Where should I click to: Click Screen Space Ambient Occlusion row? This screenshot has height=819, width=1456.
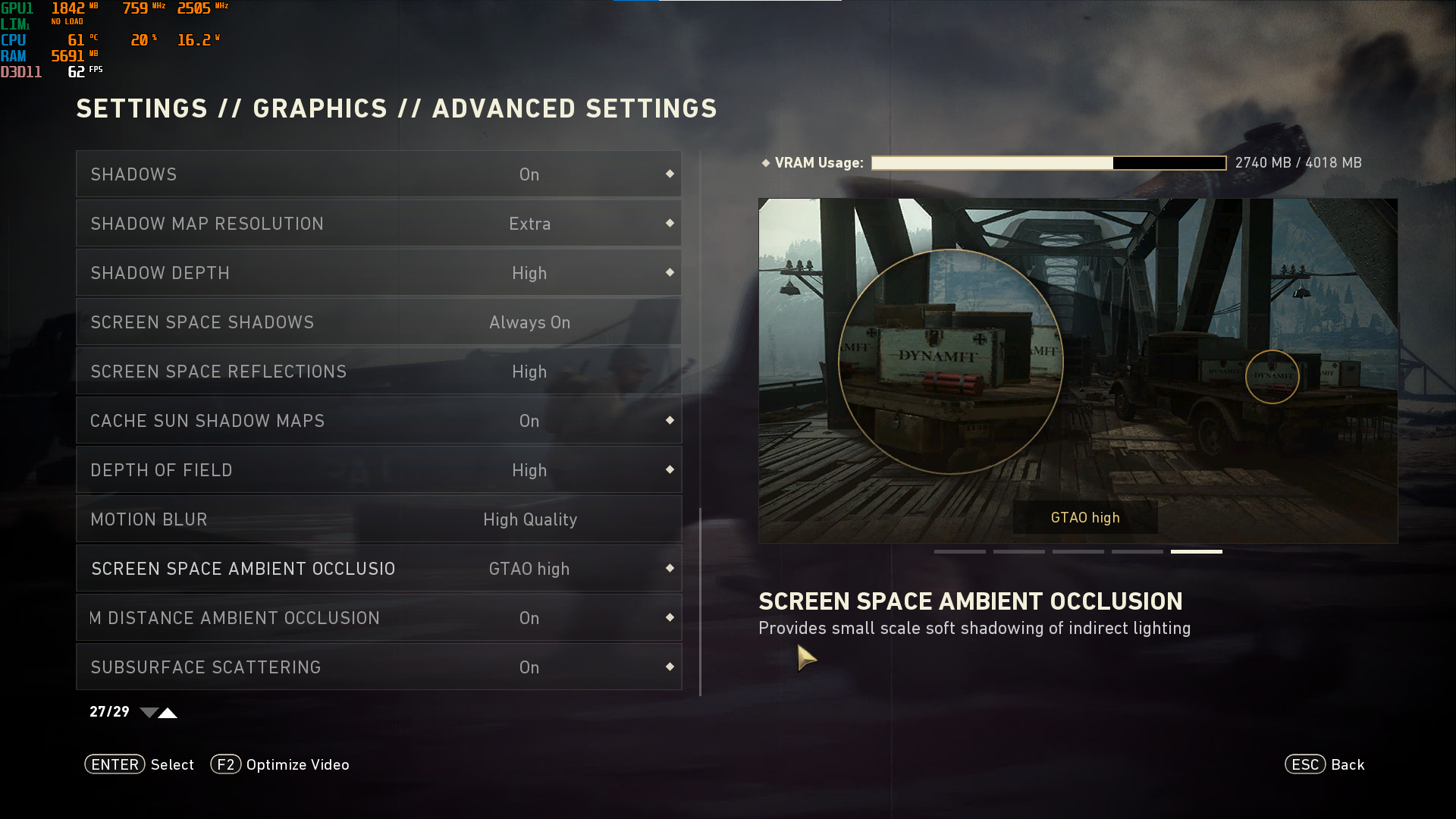(x=378, y=569)
